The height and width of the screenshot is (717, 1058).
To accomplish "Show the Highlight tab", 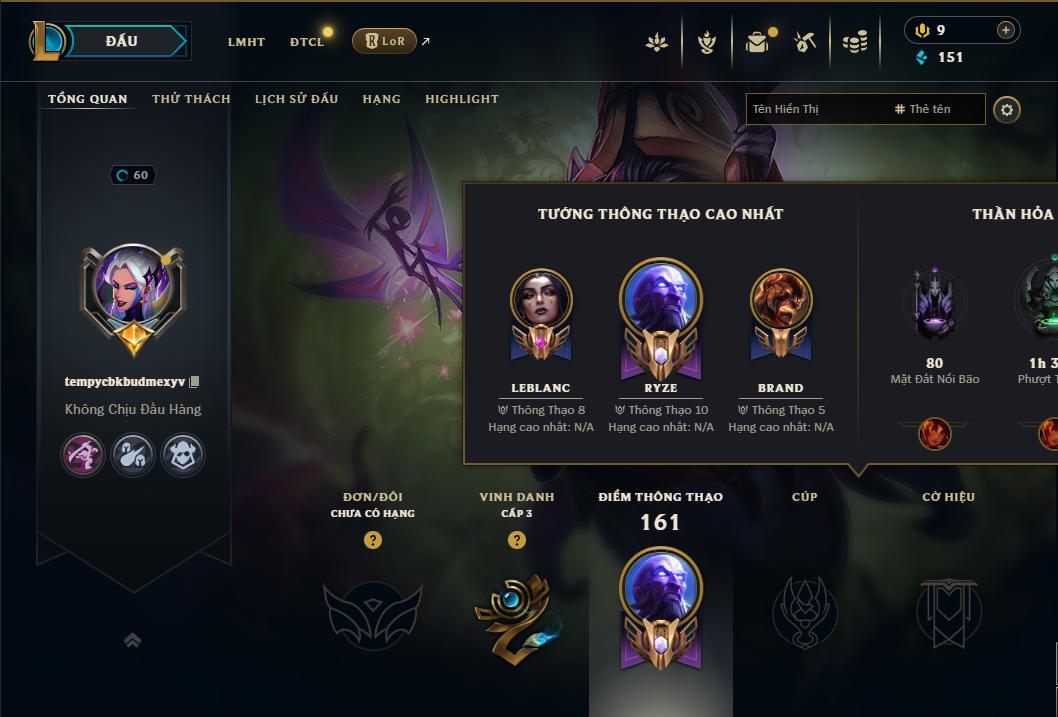I will [x=461, y=99].
